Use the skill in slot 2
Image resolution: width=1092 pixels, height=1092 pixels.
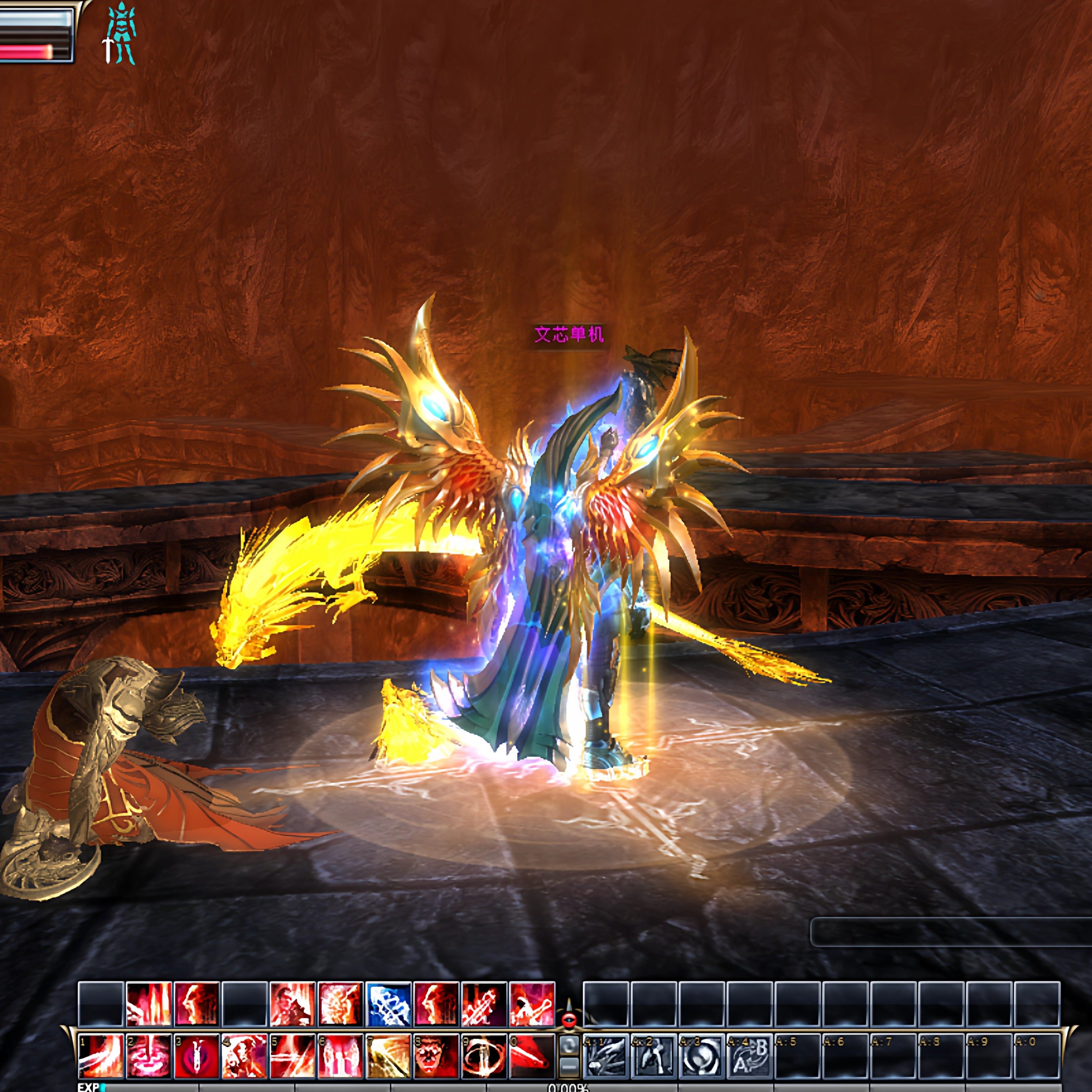[149, 1055]
